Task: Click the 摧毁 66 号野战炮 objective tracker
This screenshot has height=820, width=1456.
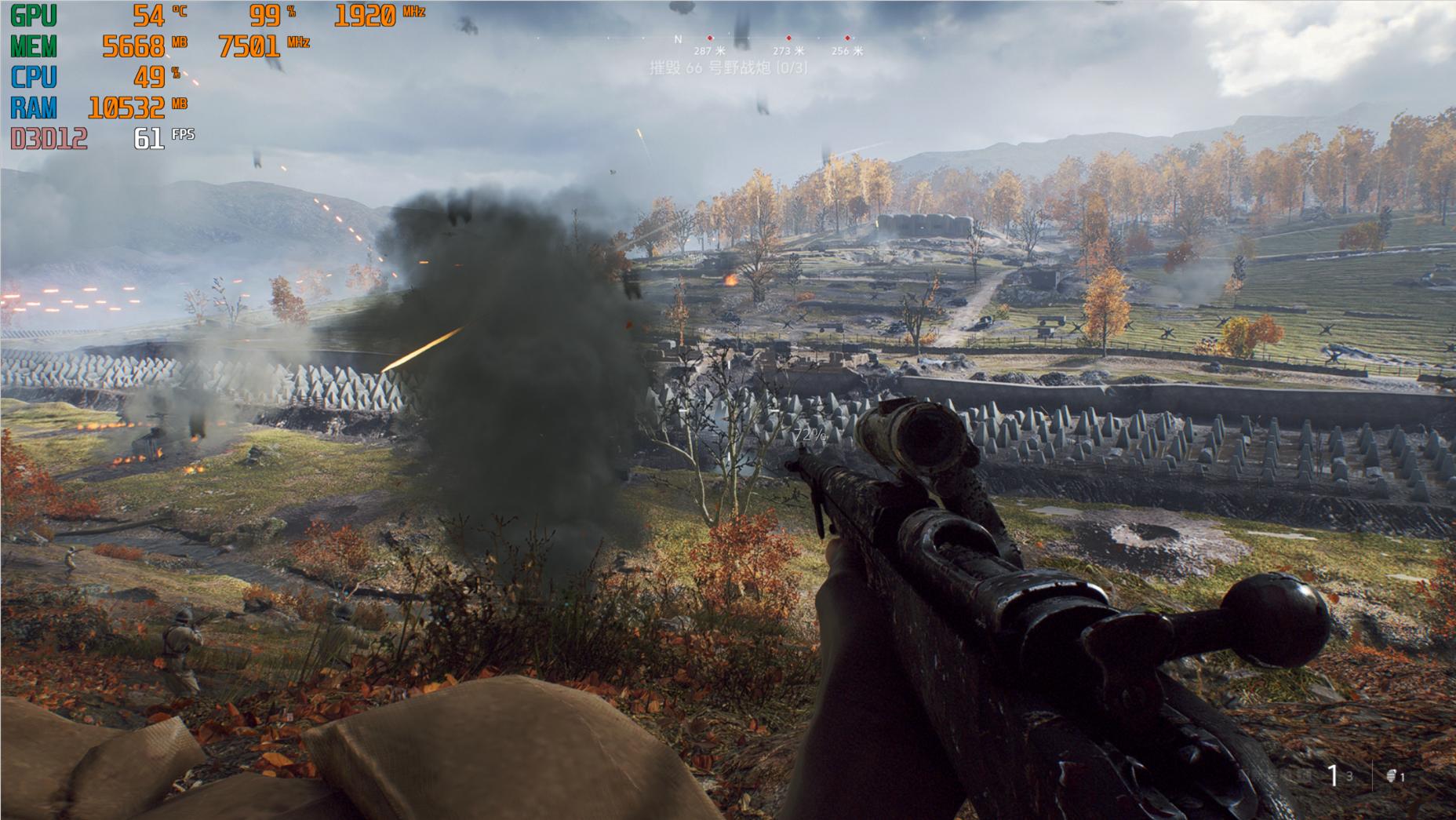Action: click(x=728, y=68)
